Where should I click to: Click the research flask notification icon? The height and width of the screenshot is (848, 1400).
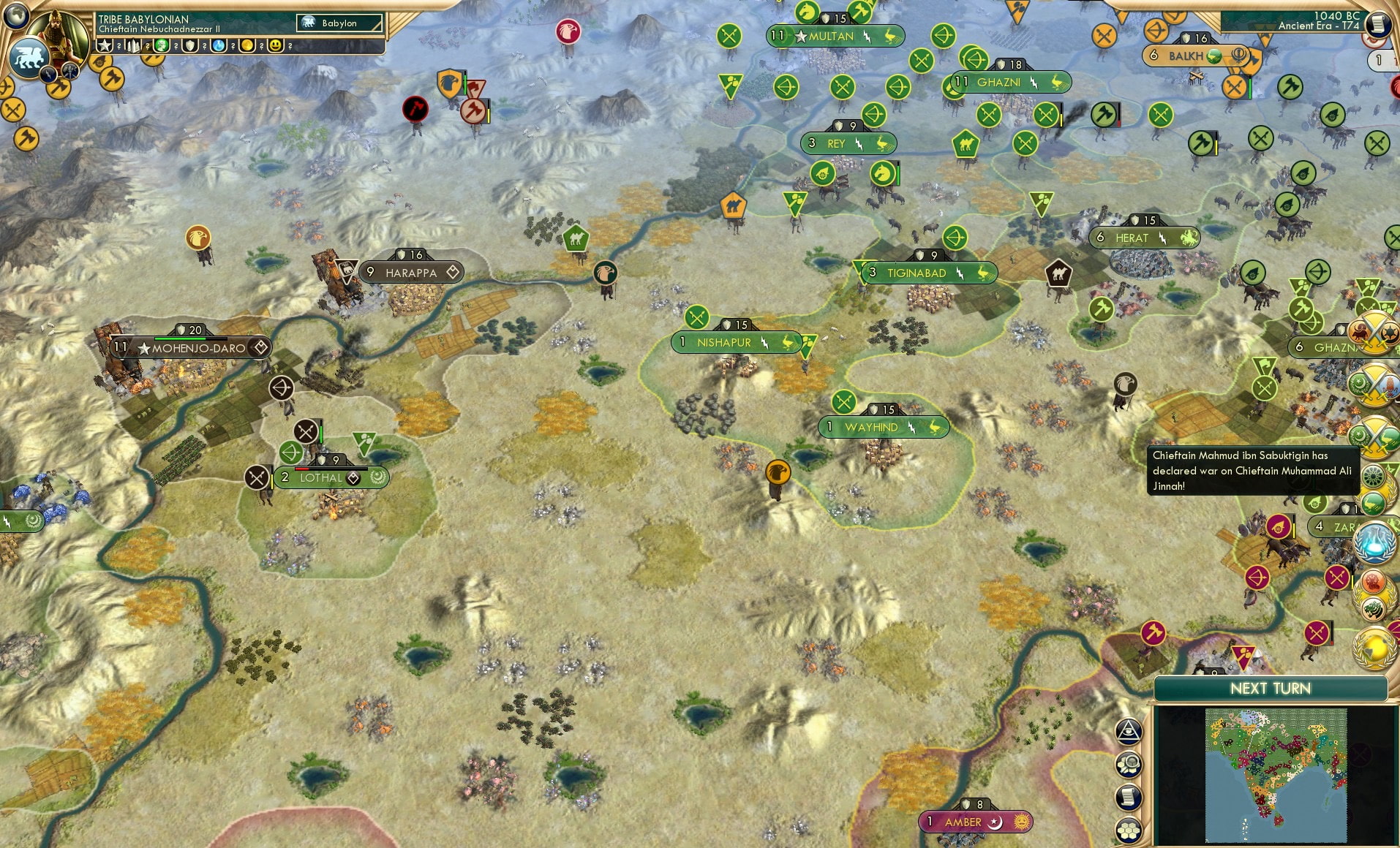[x=1376, y=541]
